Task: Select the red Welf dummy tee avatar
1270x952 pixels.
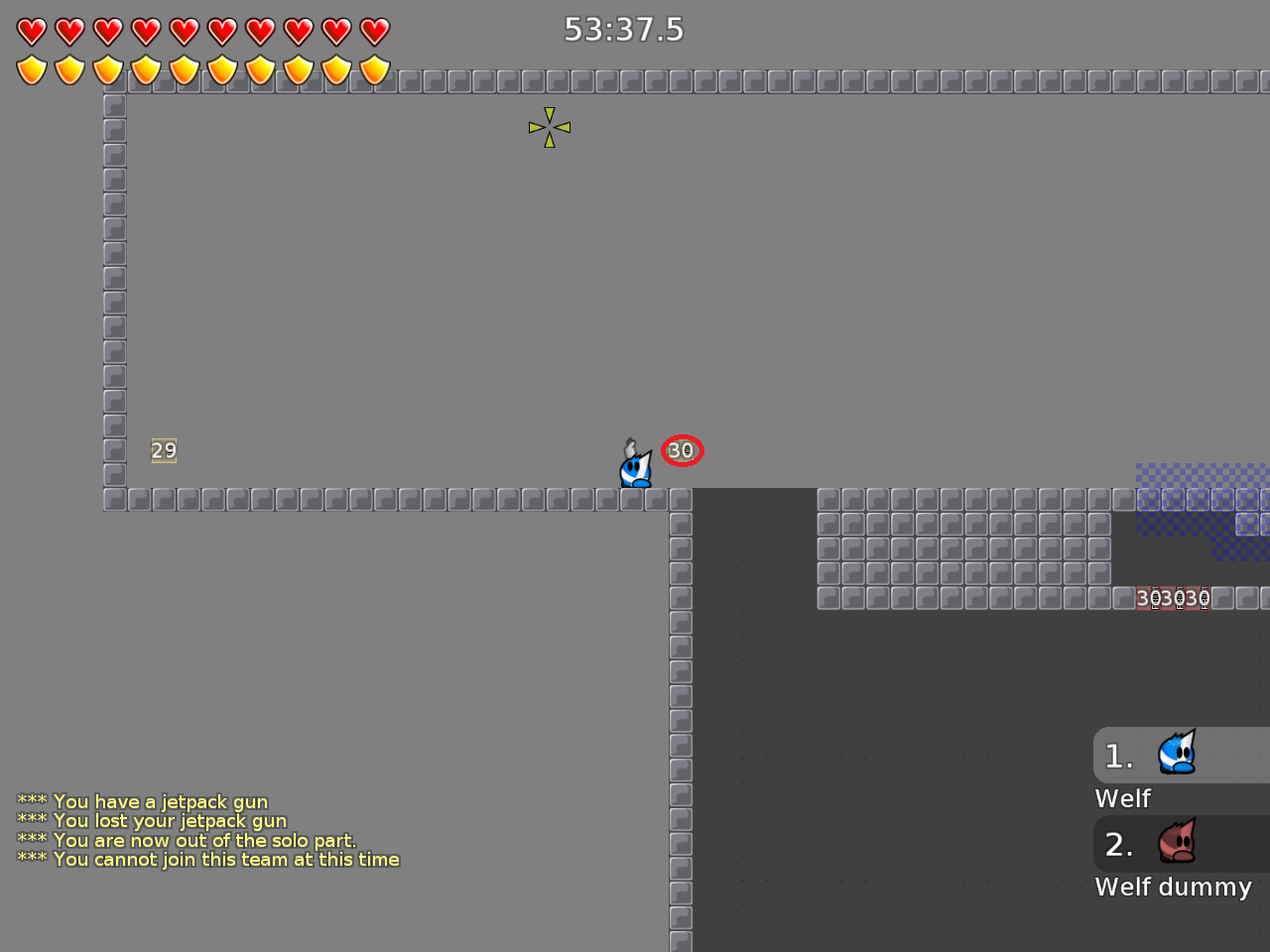Action: (x=1177, y=843)
